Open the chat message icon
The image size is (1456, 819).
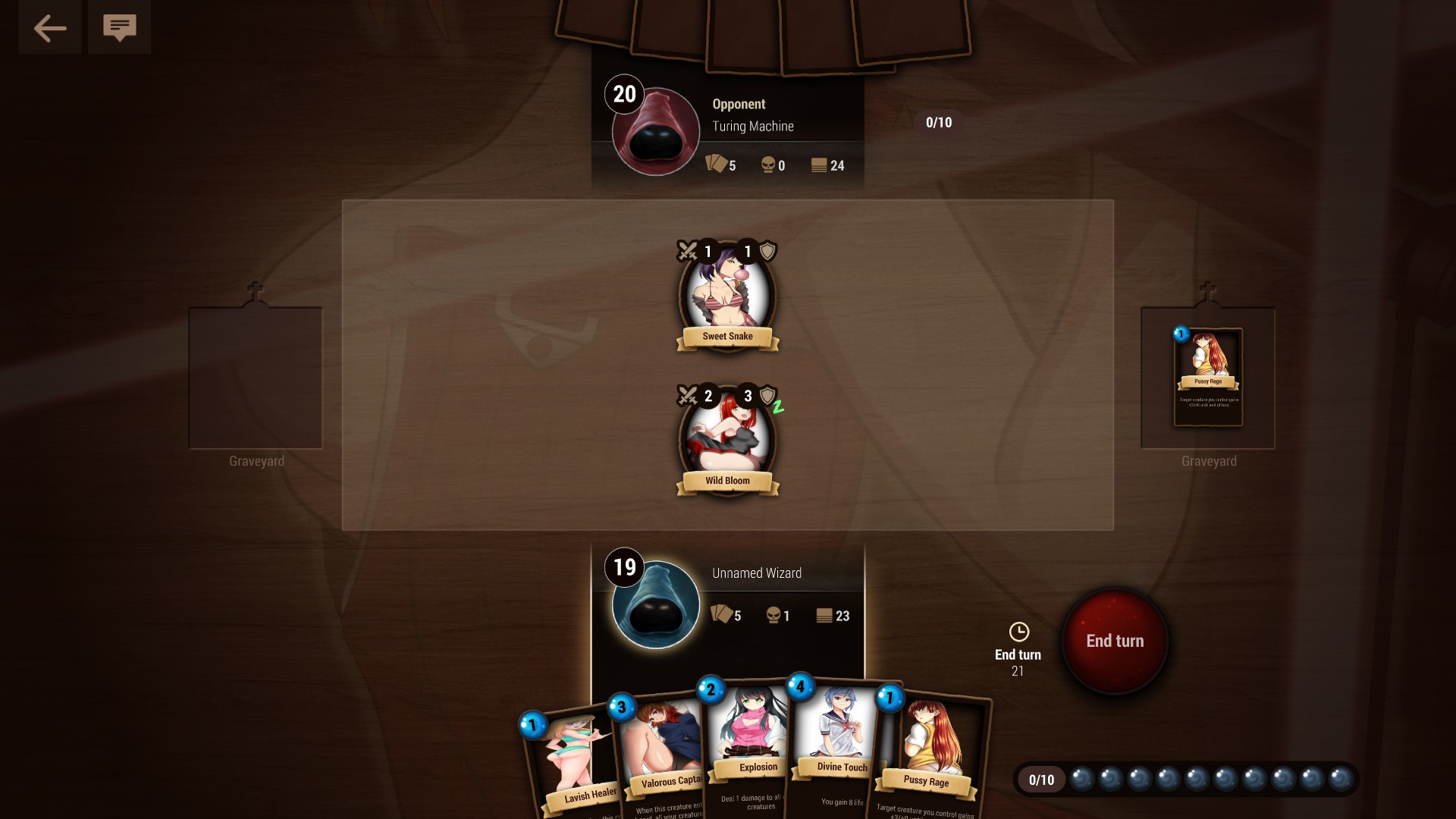click(119, 27)
